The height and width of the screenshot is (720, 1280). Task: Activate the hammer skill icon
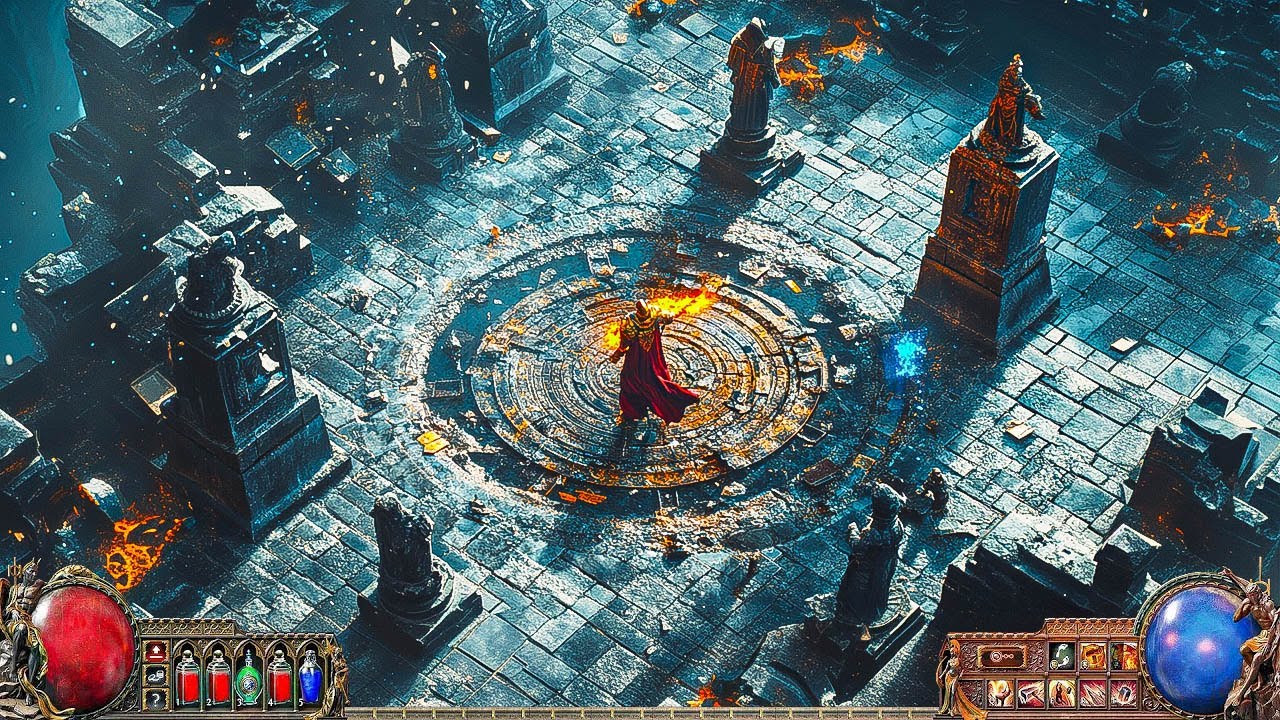[x=1032, y=693]
